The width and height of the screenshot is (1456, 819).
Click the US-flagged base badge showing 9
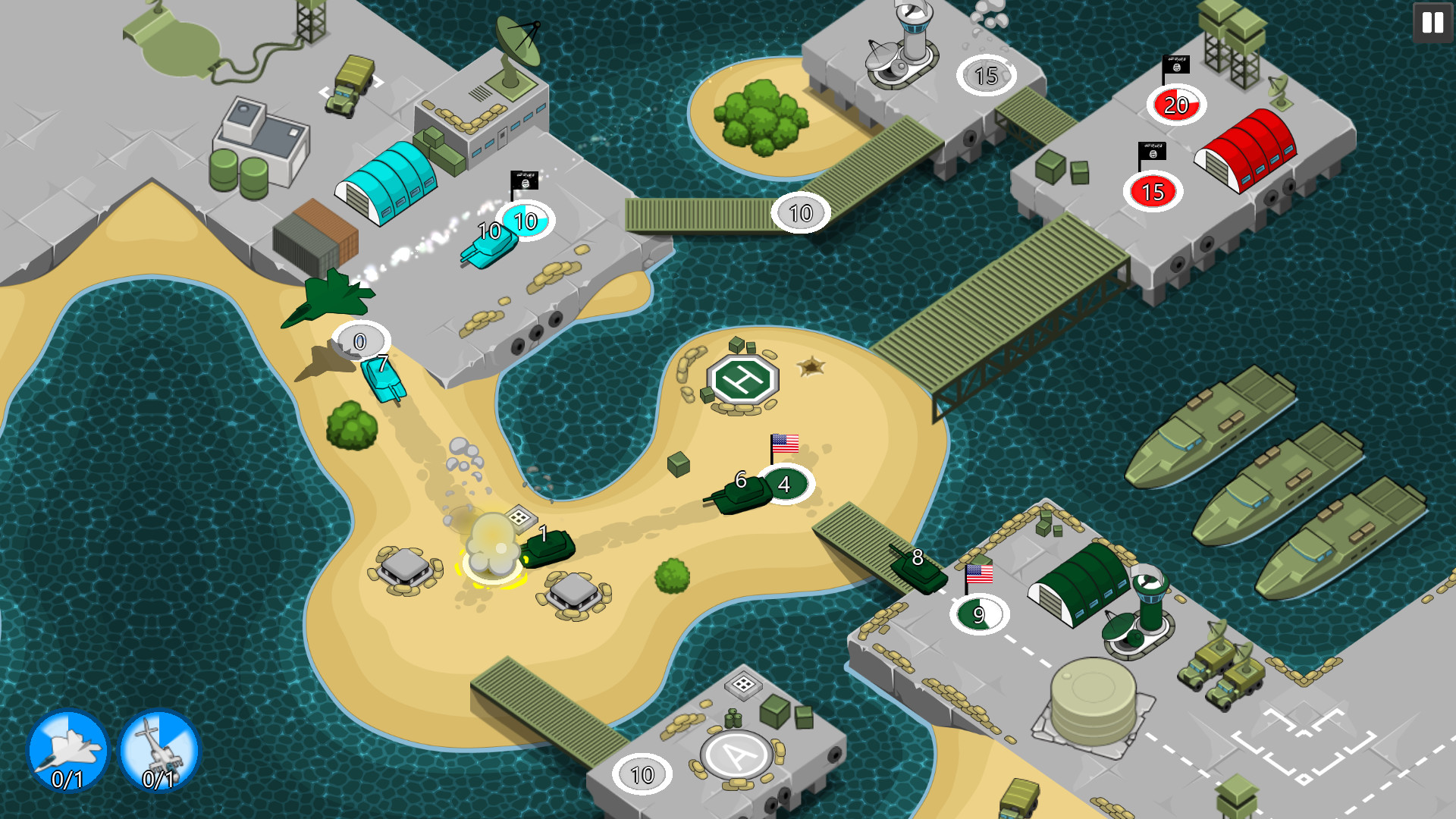(977, 614)
